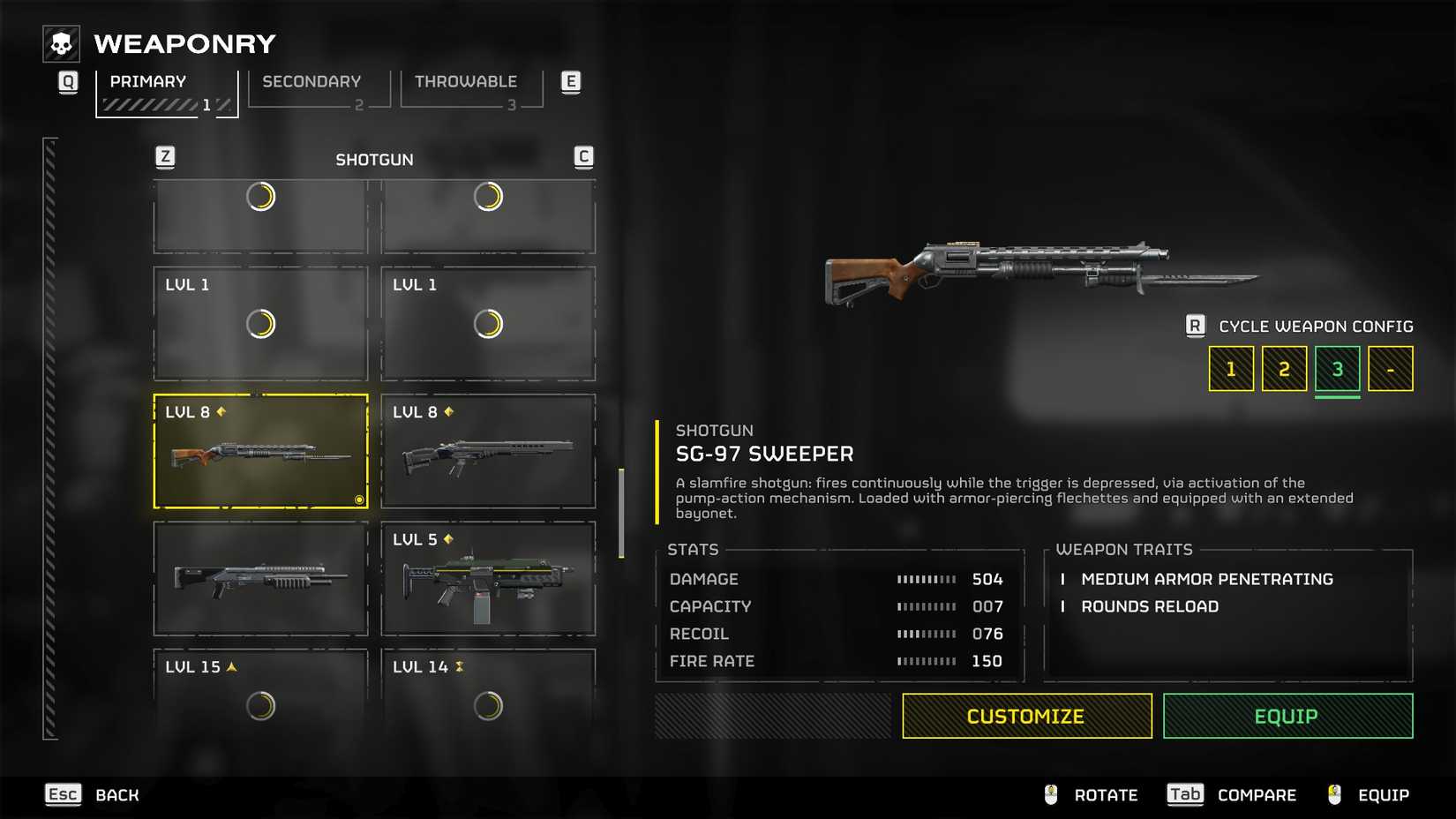The width and height of the screenshot is (1456, 819).
Task: Select the loading LVL 14 weapon tile
Action: (488, 693)
